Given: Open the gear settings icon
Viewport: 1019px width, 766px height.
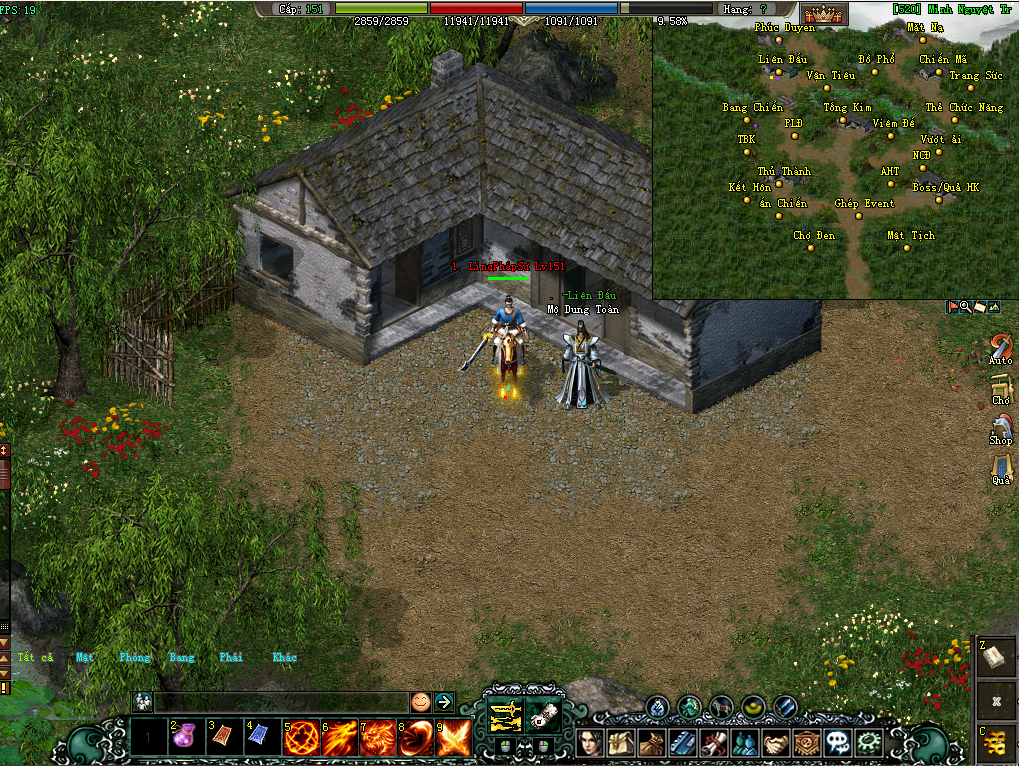Looking at the screenshot, I should (870, 743).
